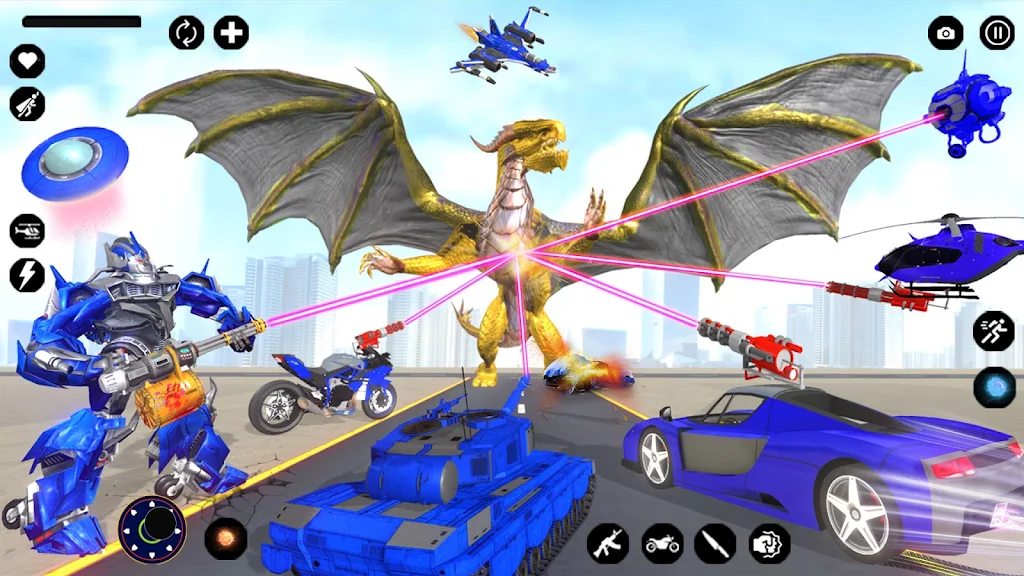Image resolution: width=1024 pixels, height=576 pixels.
Task: Tap the plus sign button
Action: coord(231,33)
